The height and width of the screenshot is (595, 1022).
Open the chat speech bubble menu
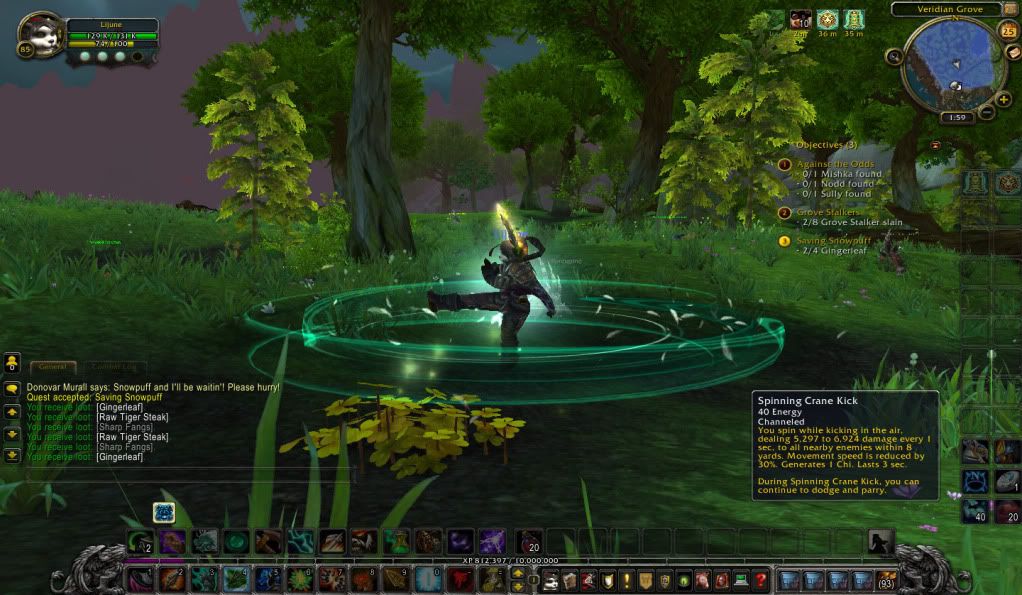click(13, 389)
